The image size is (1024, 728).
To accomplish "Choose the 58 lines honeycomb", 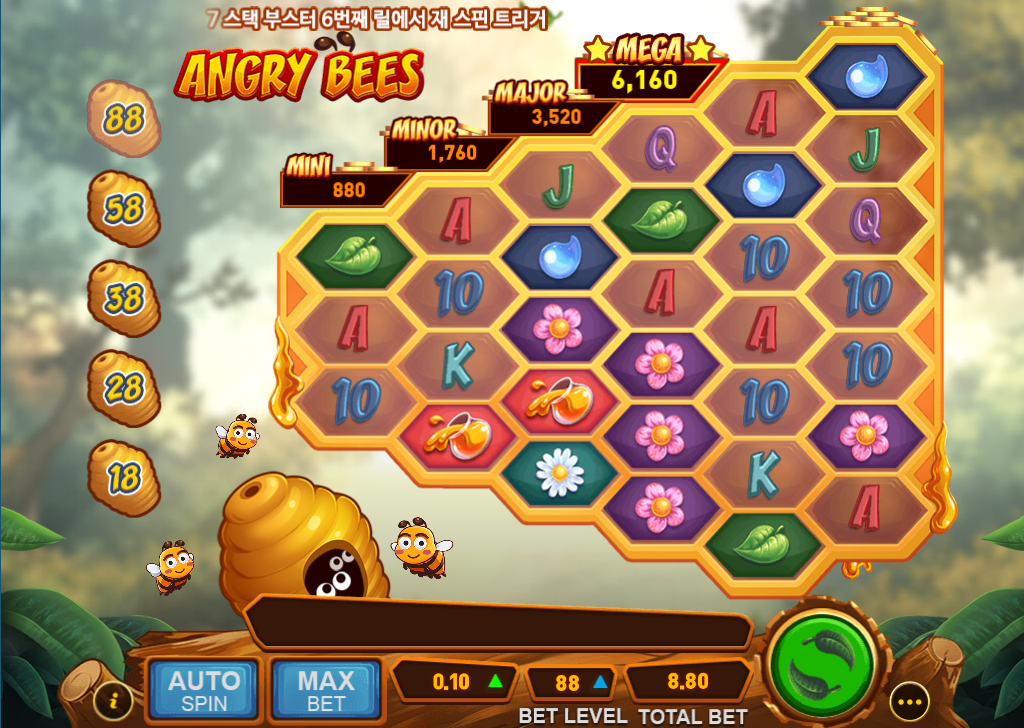I will pos(124,209).
